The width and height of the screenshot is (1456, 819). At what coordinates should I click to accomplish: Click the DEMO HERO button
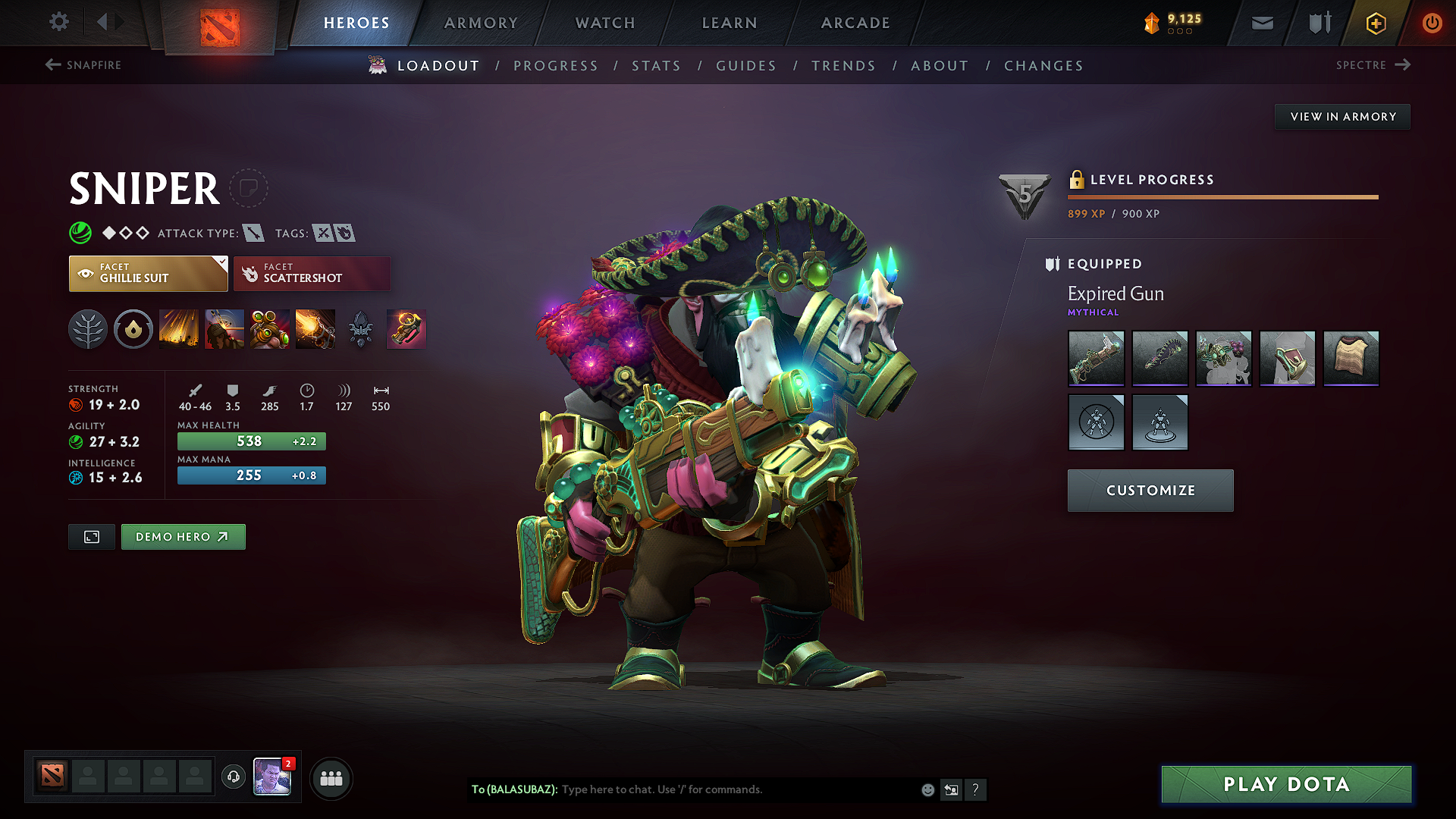(x=183, y=536)
